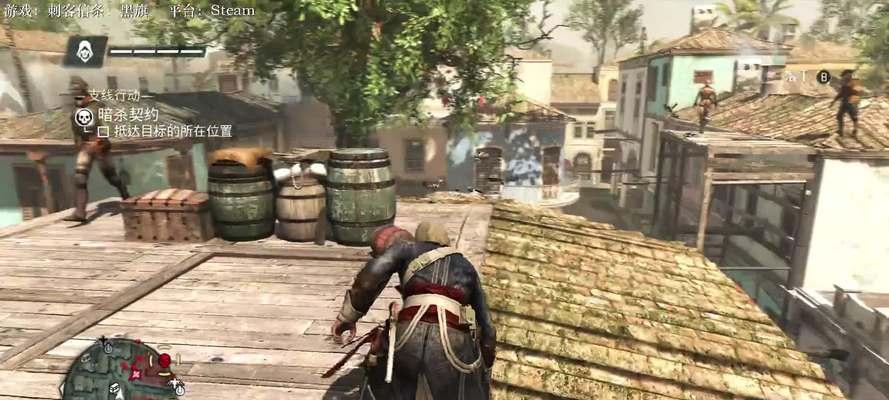The width and height of the screenshot is (889, 400).
Task: Click the Assassin emblem icon
Action: [85, 51]
